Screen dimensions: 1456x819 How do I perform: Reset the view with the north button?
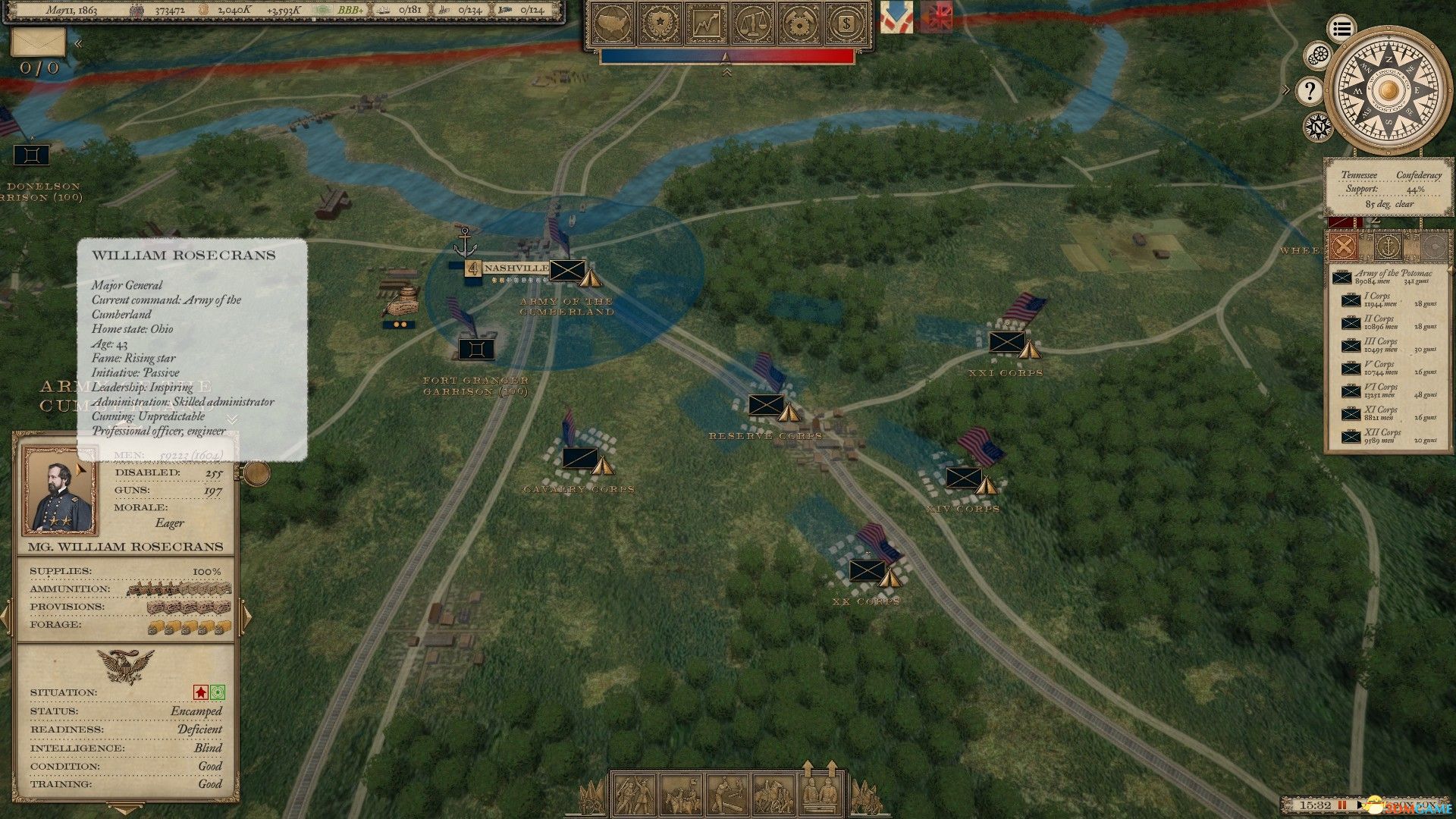click(x=1319, y=126)
